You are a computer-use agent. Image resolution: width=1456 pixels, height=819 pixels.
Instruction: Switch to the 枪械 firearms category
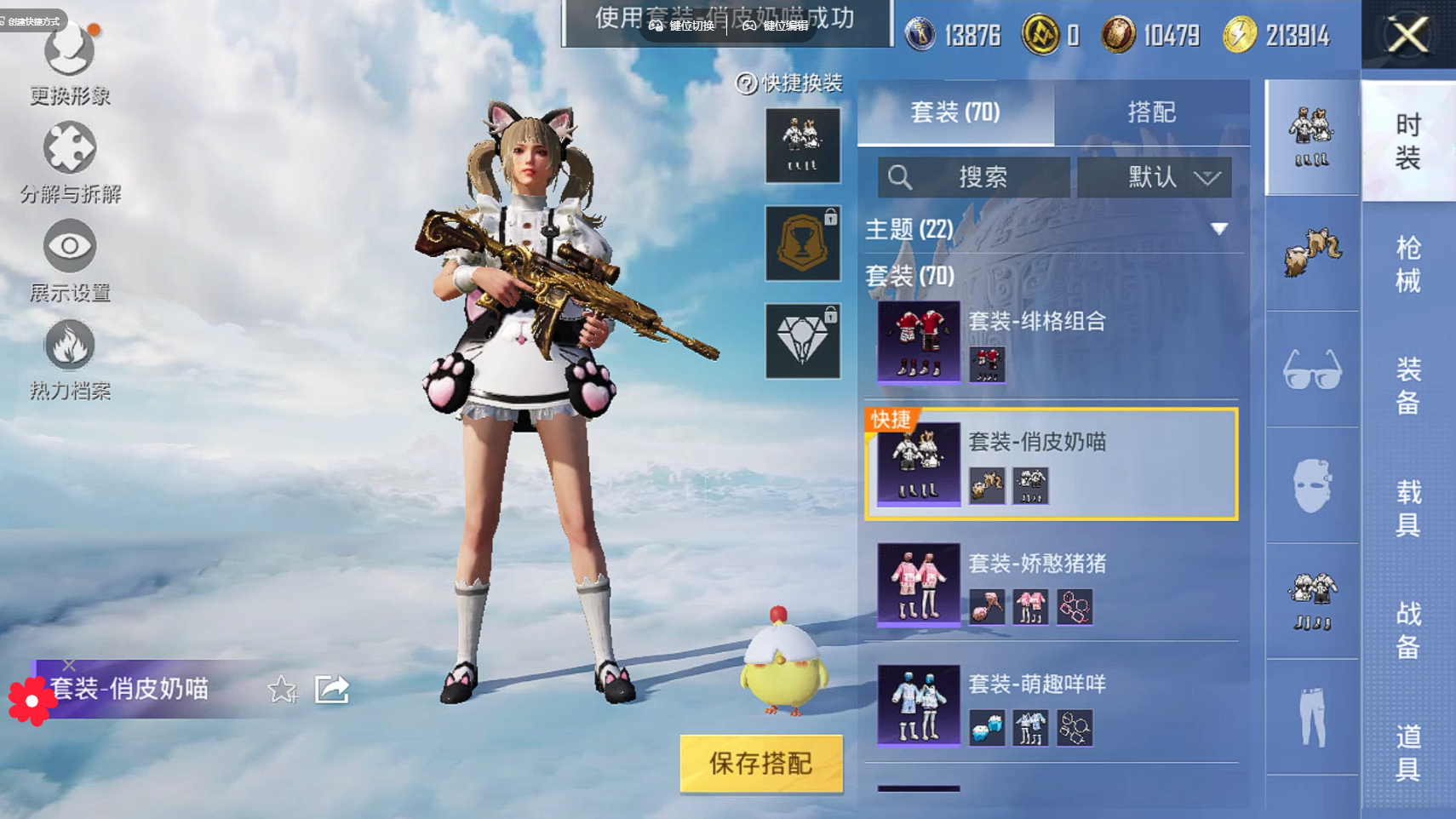tap(1407, 264)
